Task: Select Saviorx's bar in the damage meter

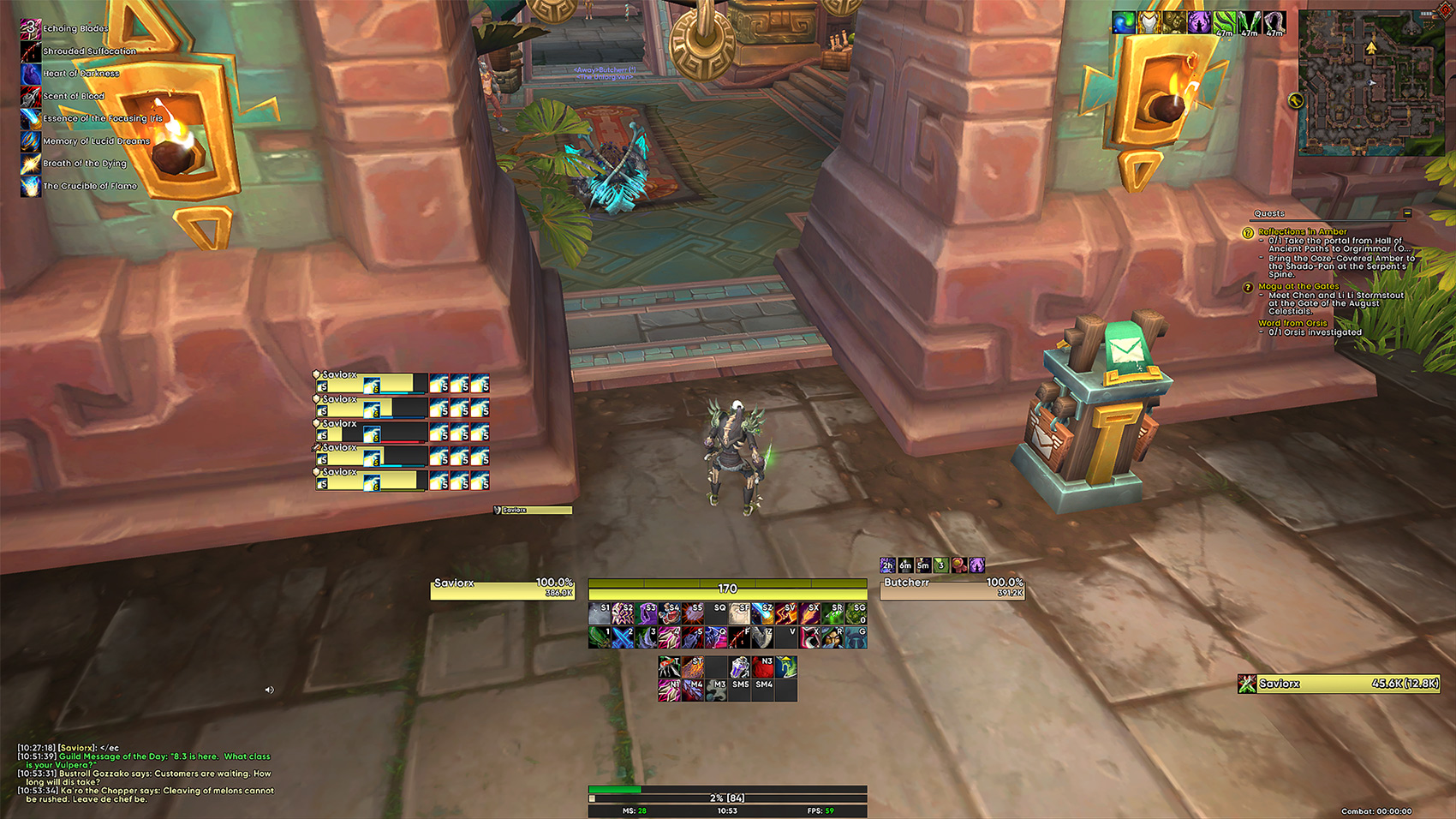Action: (1339, 684)
